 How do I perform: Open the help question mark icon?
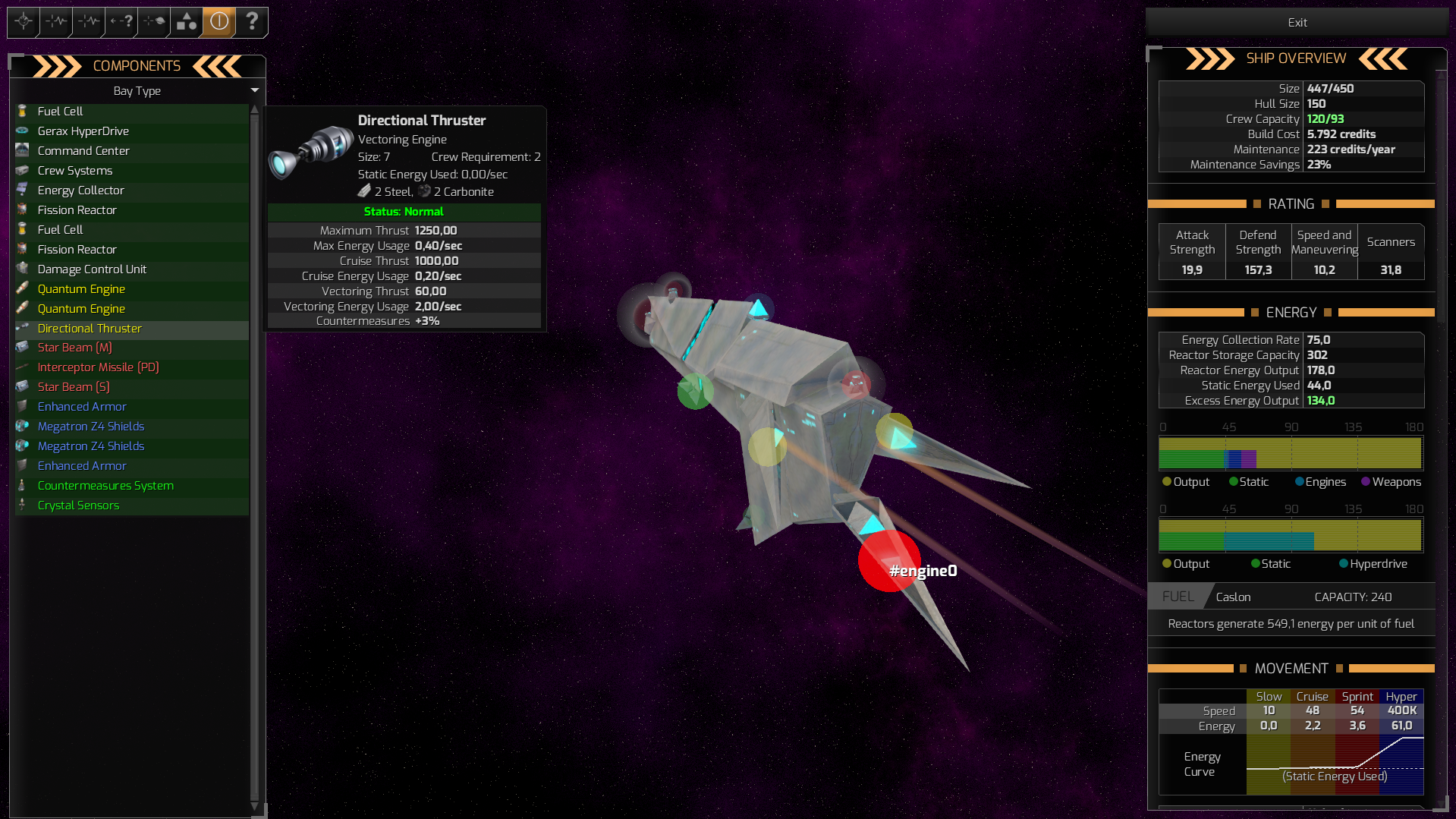pyautogui.click(x=251, y=22)
